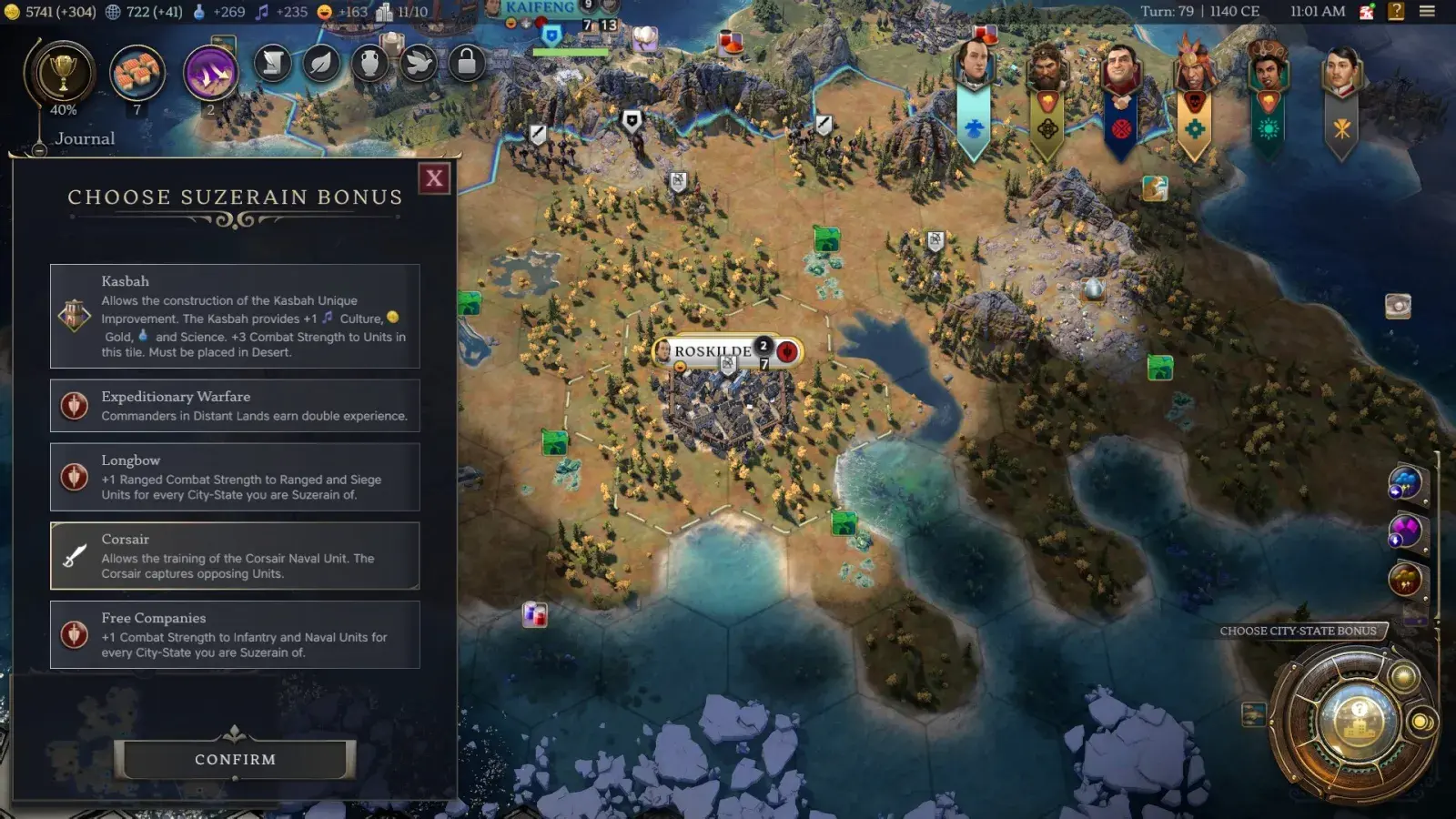Click the happiness smiley in the resource bar
This screenshot has width=1456, height=819.
point(324,13)
